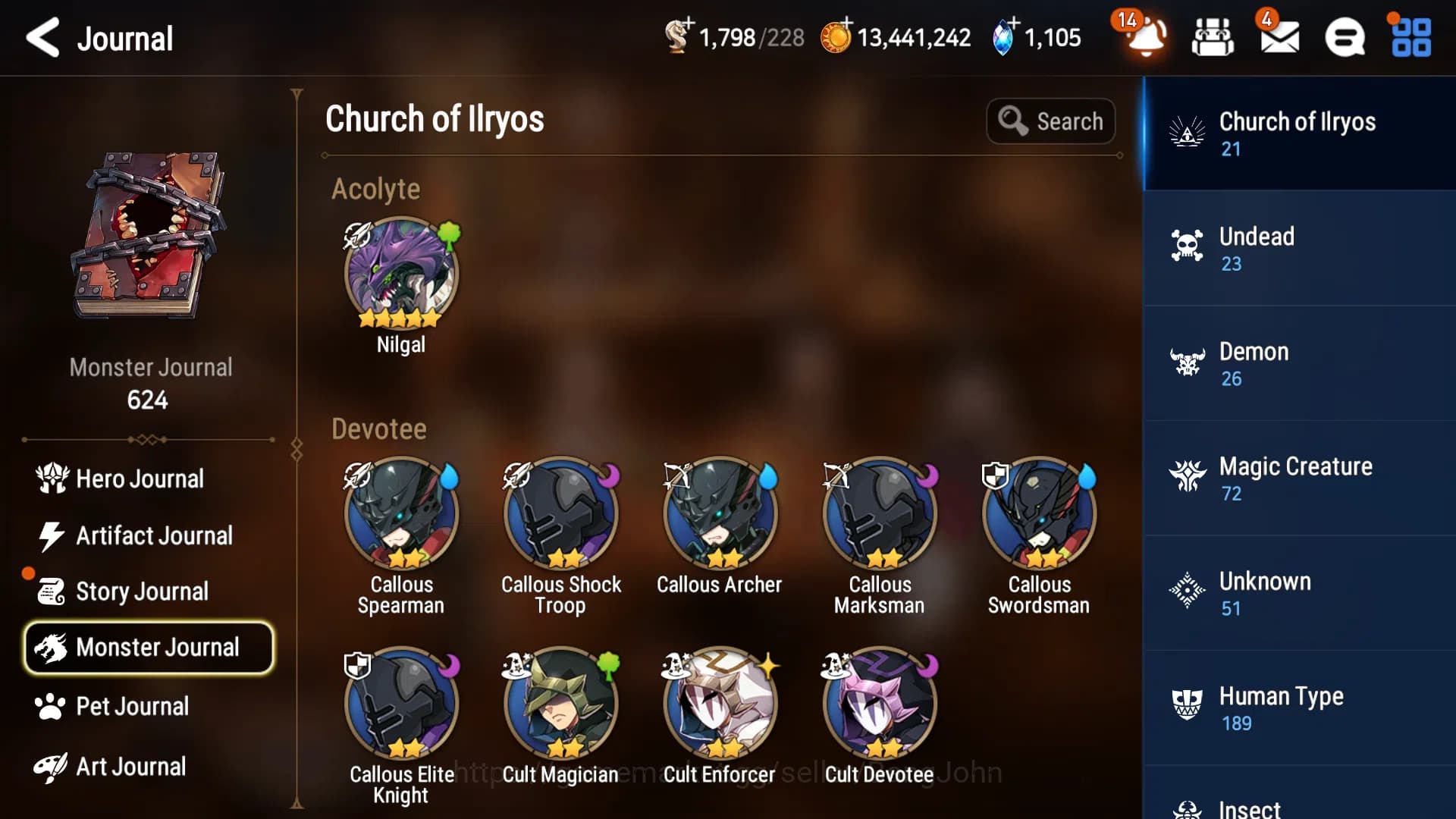Select the Story Journal with notification dot
Image resolution: width=1456 pixels, height=819 pixels.
[x=142, y=591]
